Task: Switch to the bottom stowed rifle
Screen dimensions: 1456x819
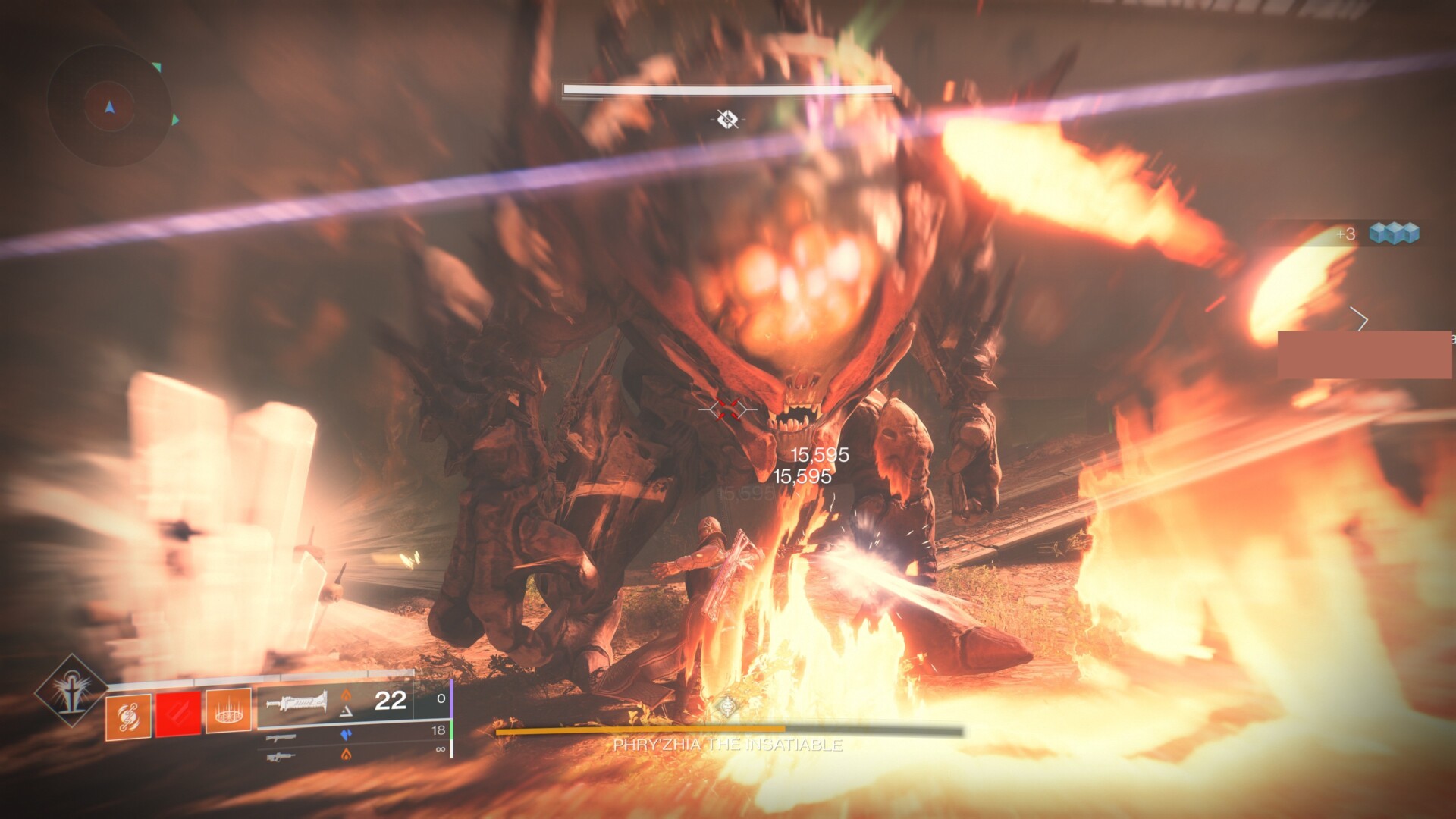Action: (281, 755)
